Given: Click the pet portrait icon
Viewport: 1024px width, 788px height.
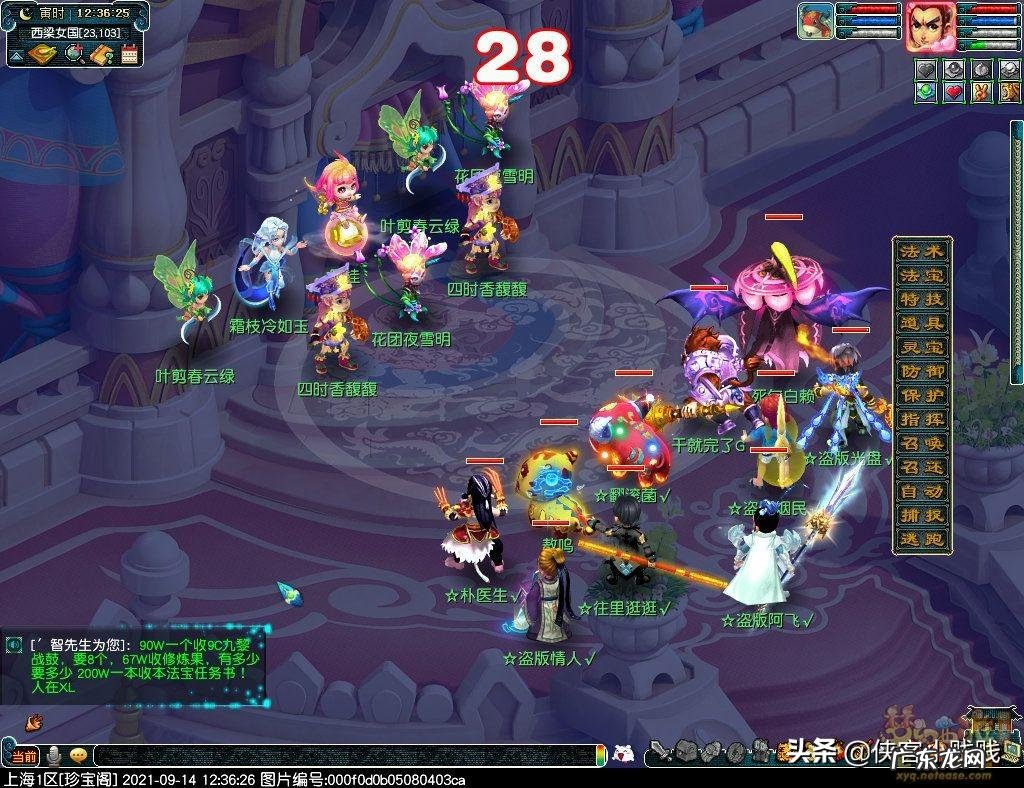Looking at the screenshot, I should pyautogui.click(x=815, y=22).
